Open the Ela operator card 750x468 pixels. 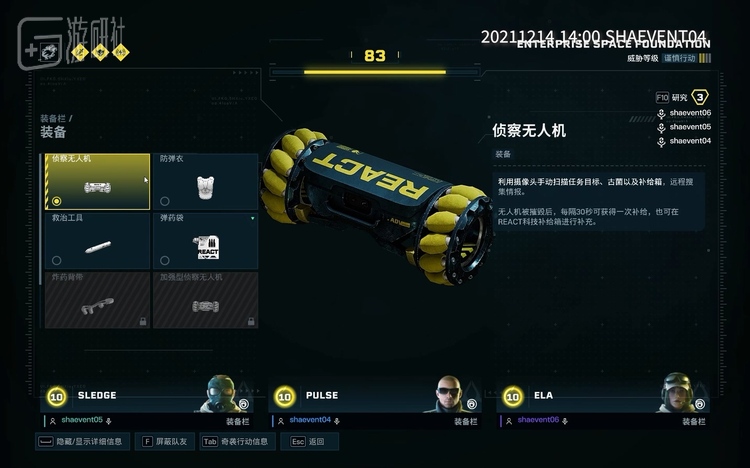point(602,395)
